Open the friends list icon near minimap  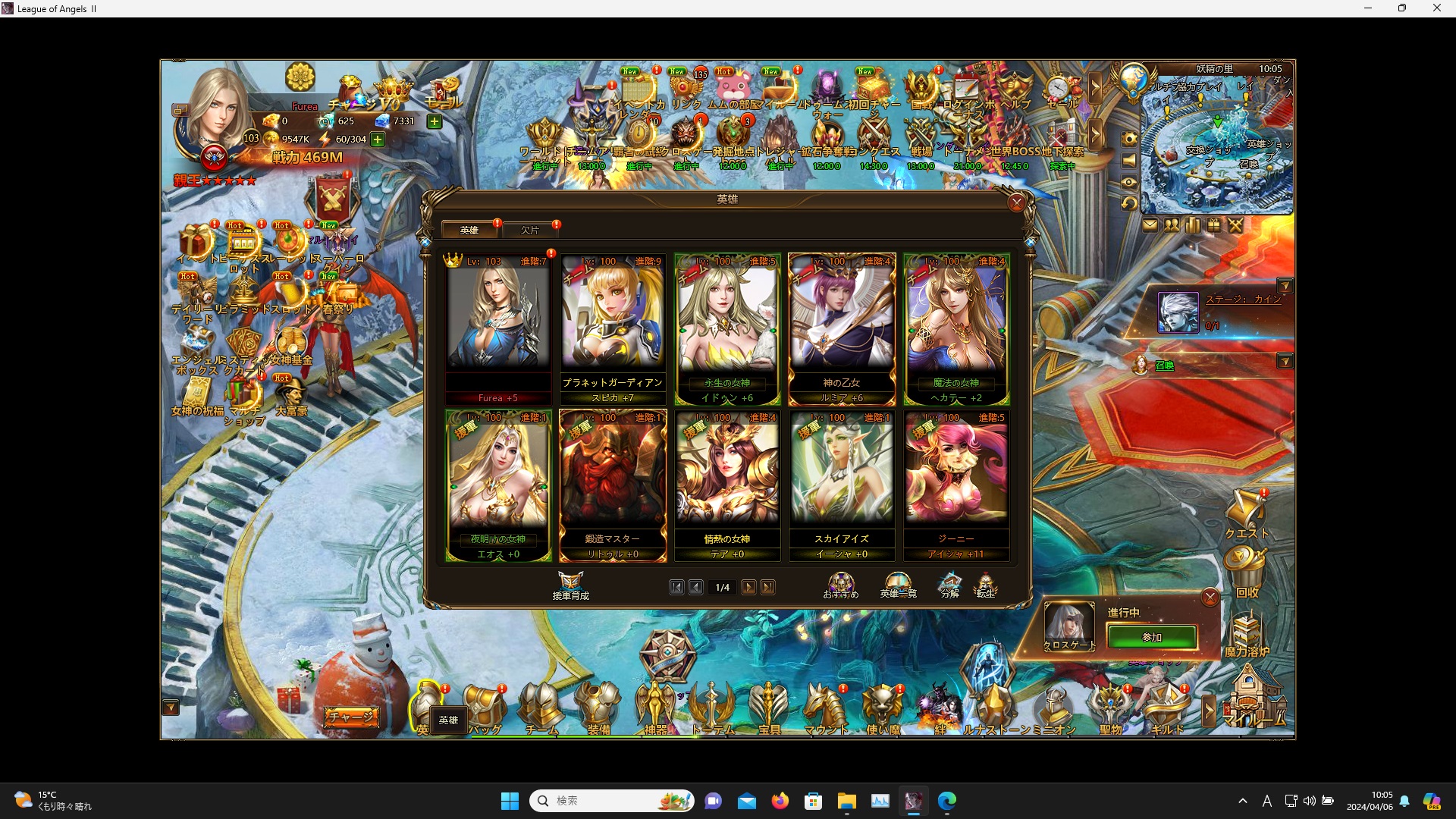pos(1171,224)
